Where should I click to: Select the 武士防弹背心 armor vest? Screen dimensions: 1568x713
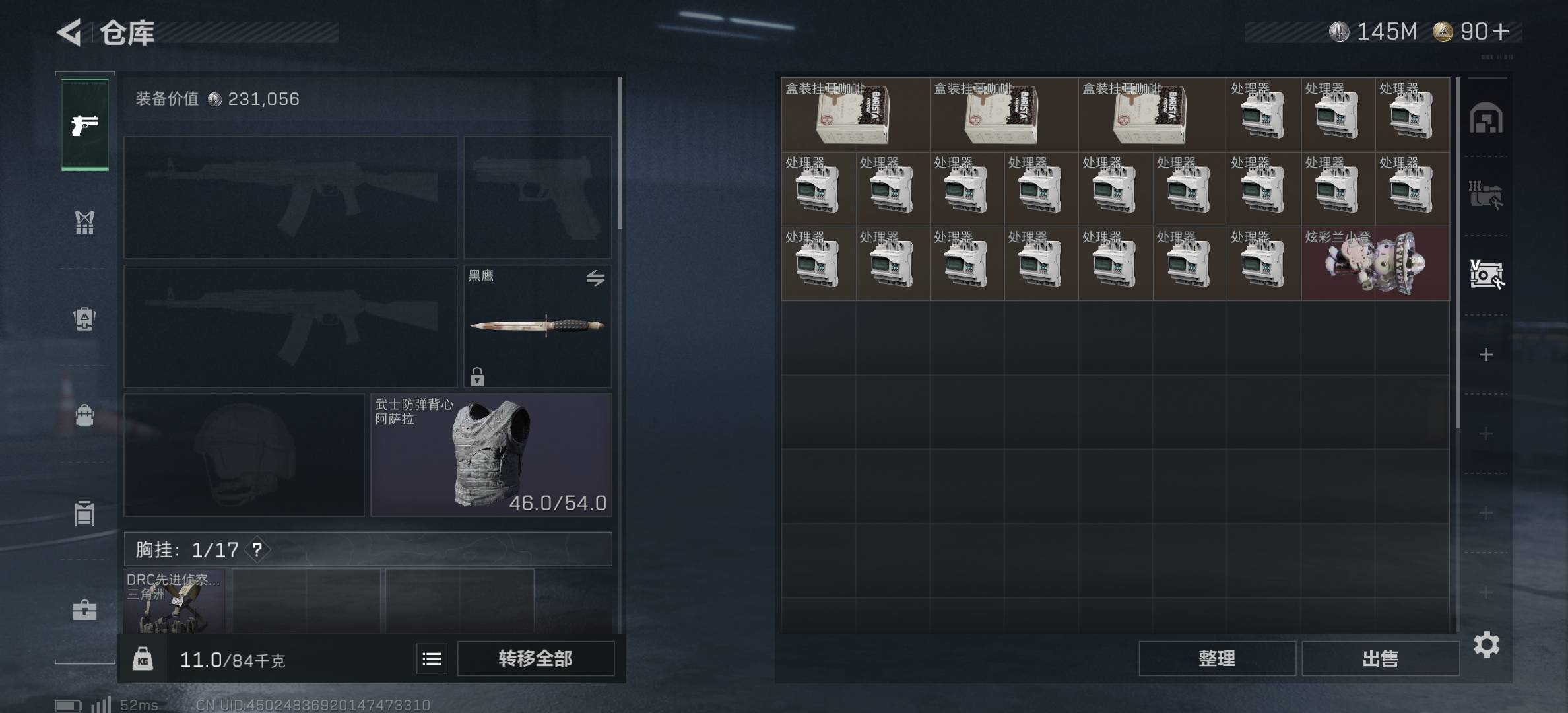point(491,455)
